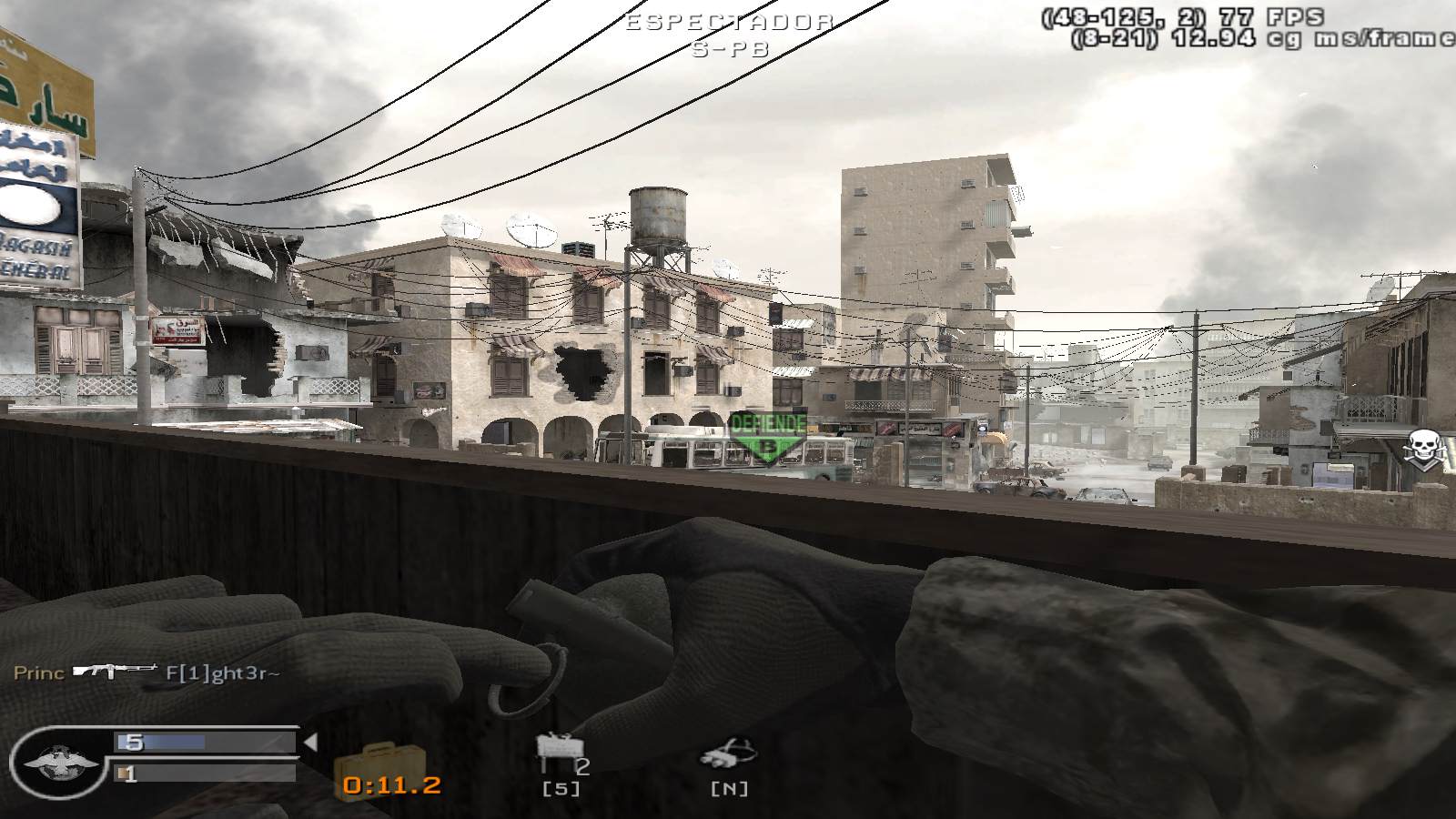The height and width of the screenshot is (819, 1456).
Task: Click the FPS counter reading 77 FPS
Action: click(x=1269, y=15)
